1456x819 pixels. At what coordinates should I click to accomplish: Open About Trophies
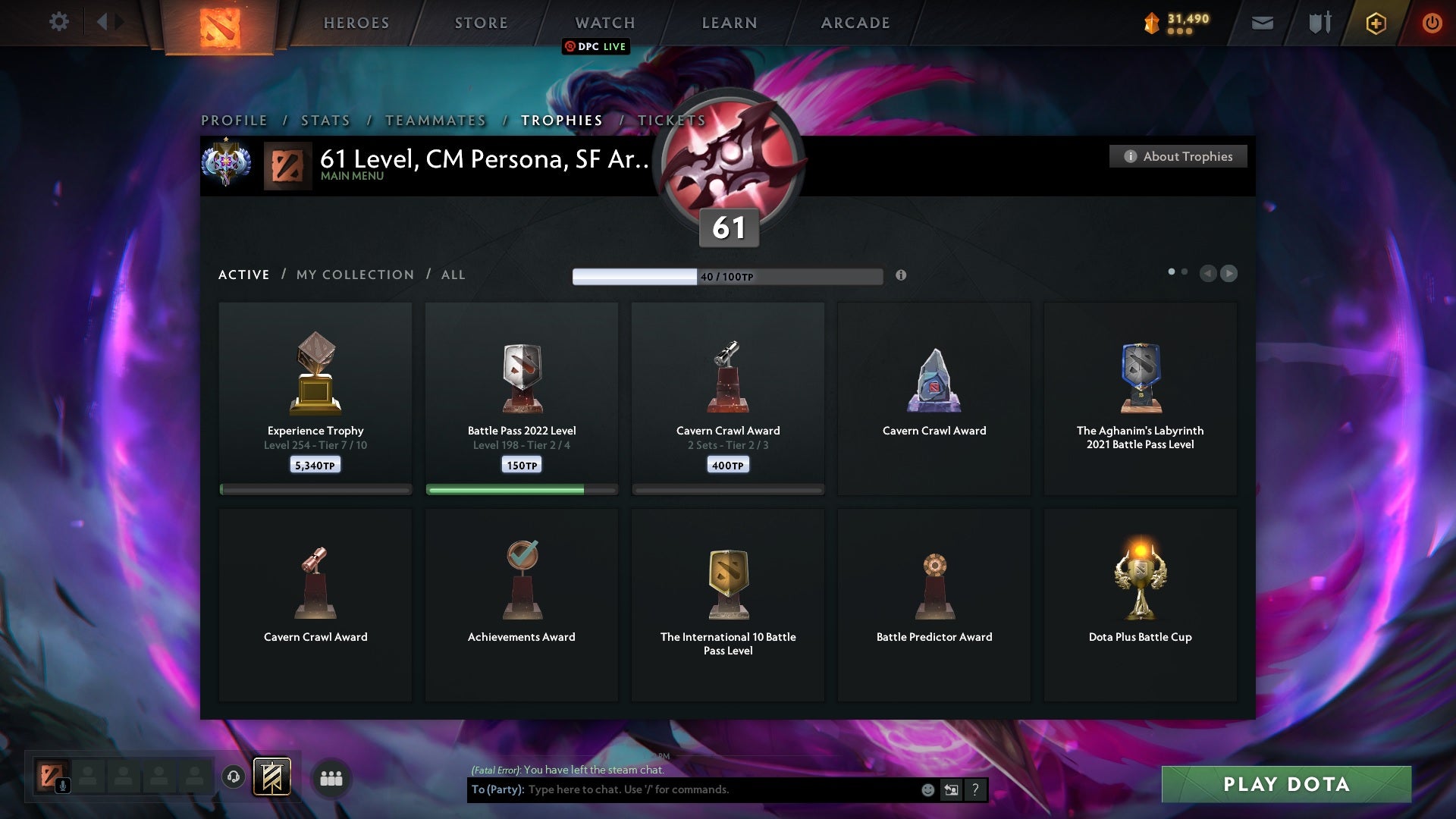(1178, 156)
